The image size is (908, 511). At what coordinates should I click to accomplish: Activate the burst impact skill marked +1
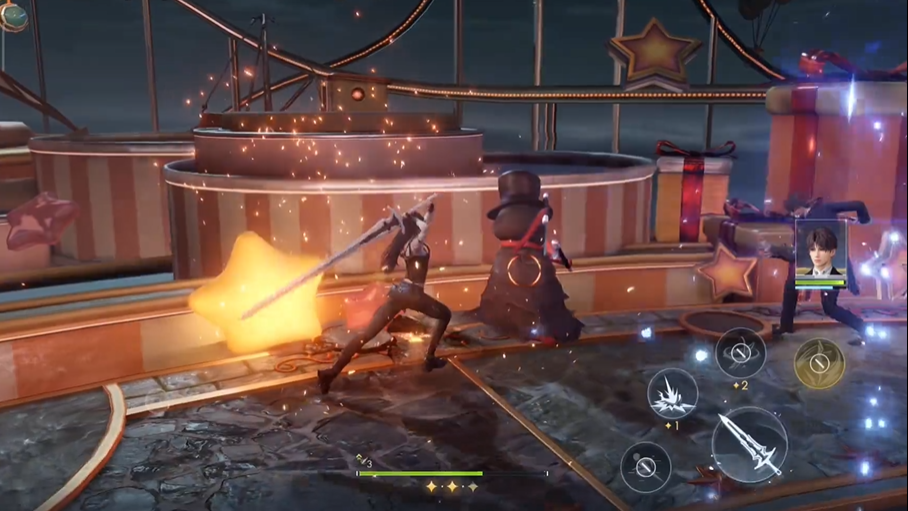pyautogui.click(x=672, y=393)
